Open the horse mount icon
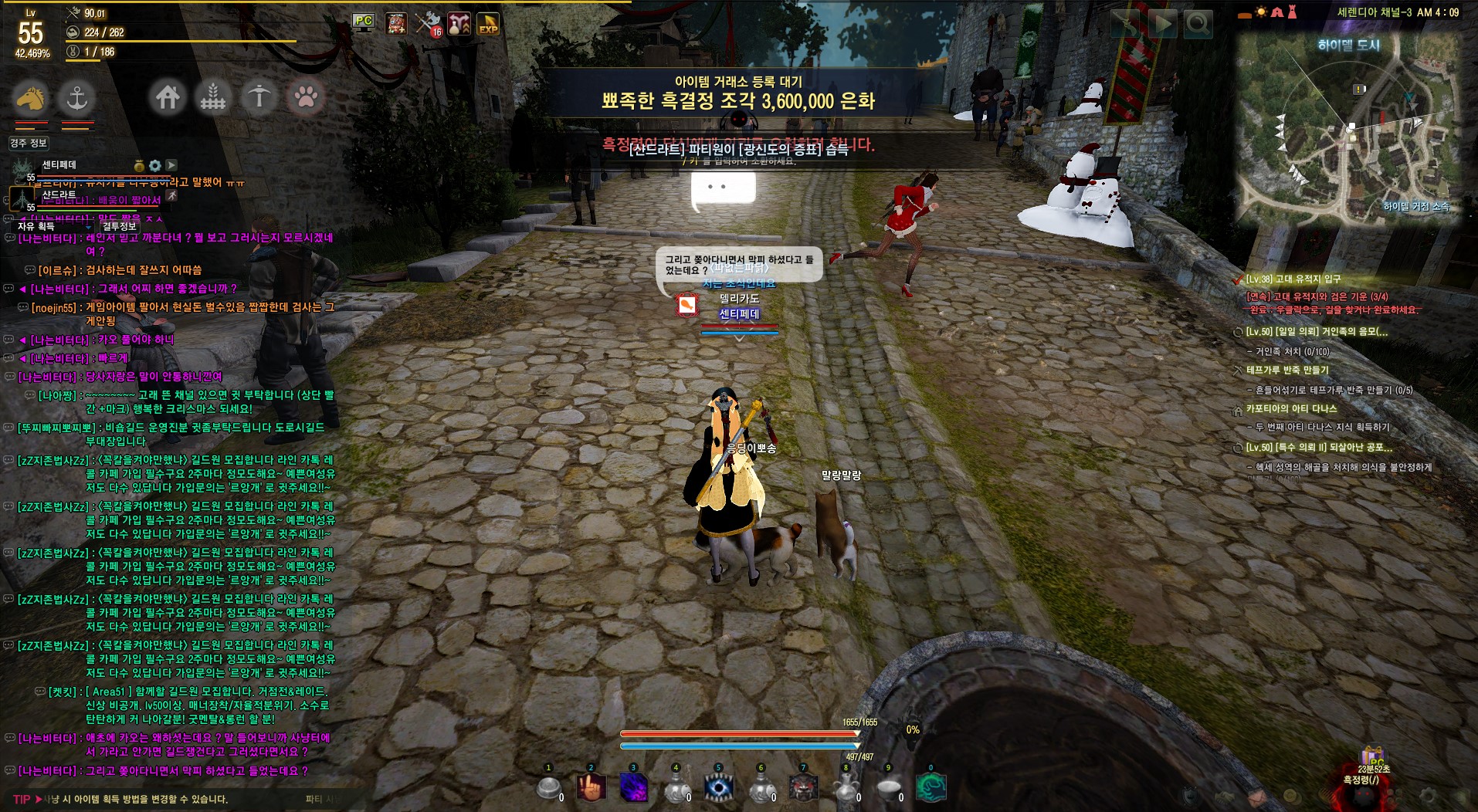The image size is (1478, 812). coord(31,98)
